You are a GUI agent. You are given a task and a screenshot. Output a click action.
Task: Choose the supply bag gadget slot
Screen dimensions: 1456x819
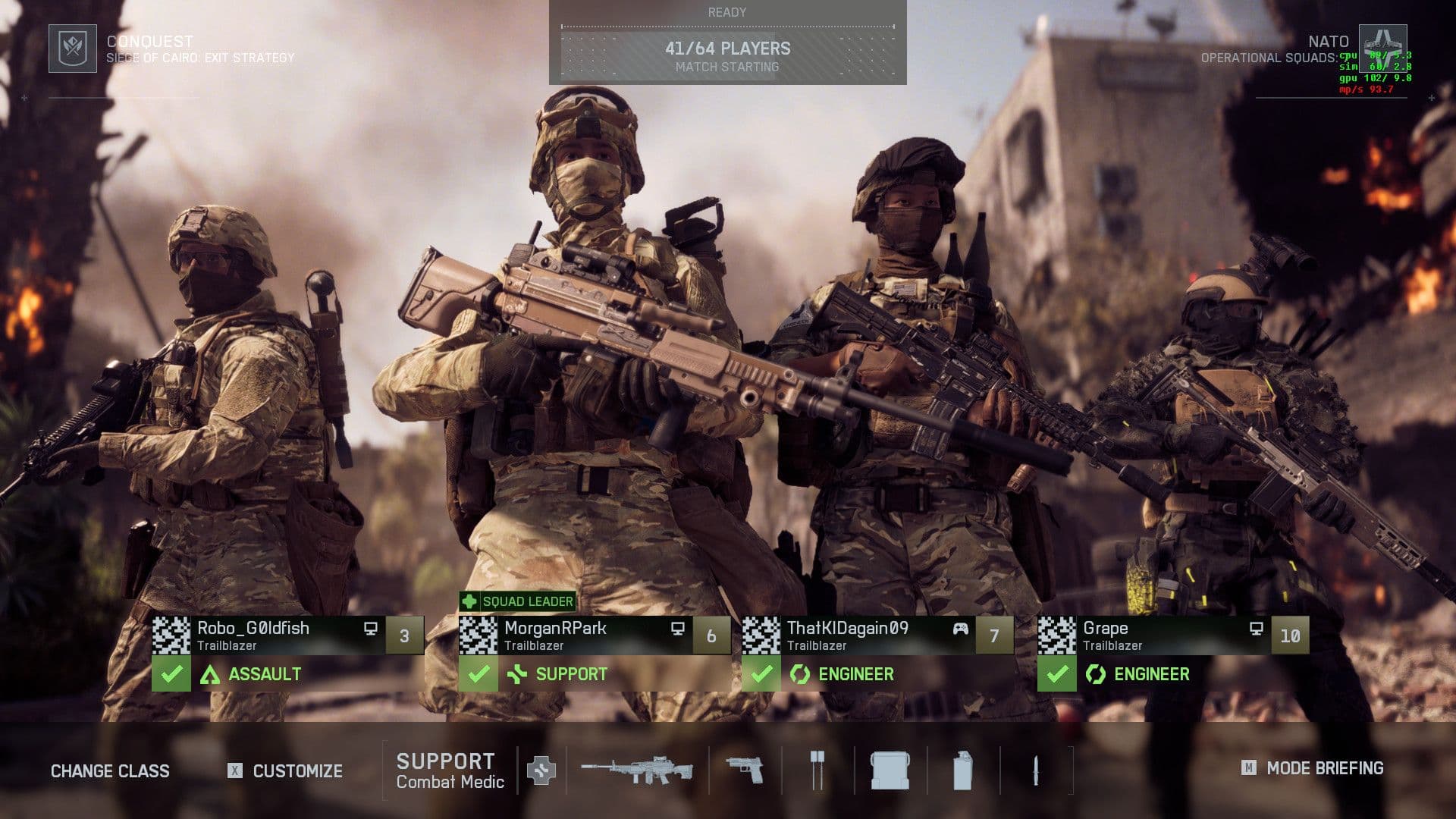click(x=890, y=770)
